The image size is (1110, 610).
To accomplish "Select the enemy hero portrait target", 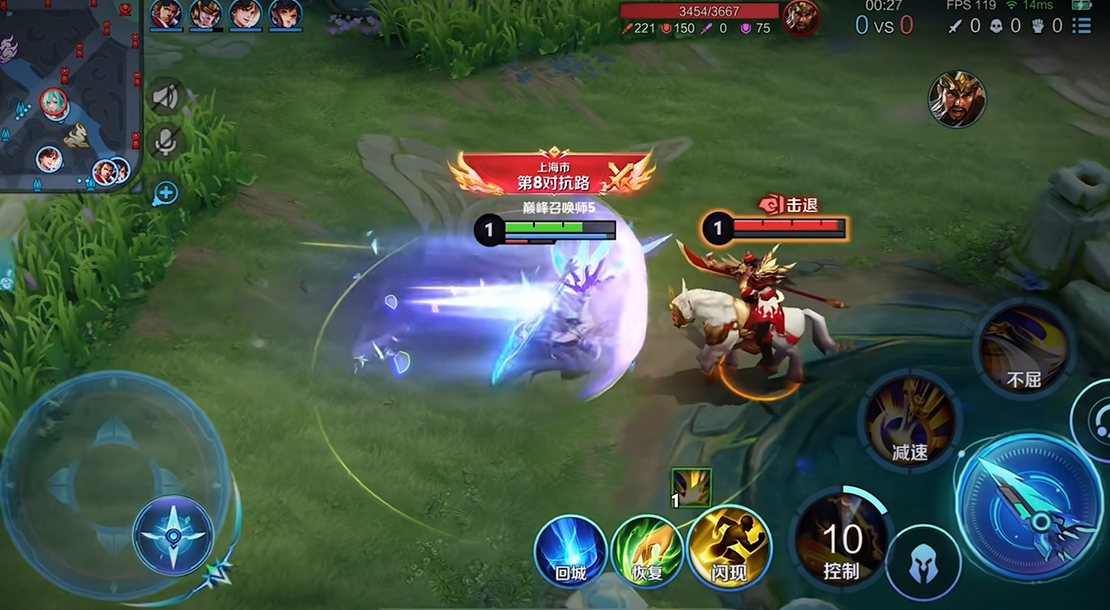I will 957,98.
